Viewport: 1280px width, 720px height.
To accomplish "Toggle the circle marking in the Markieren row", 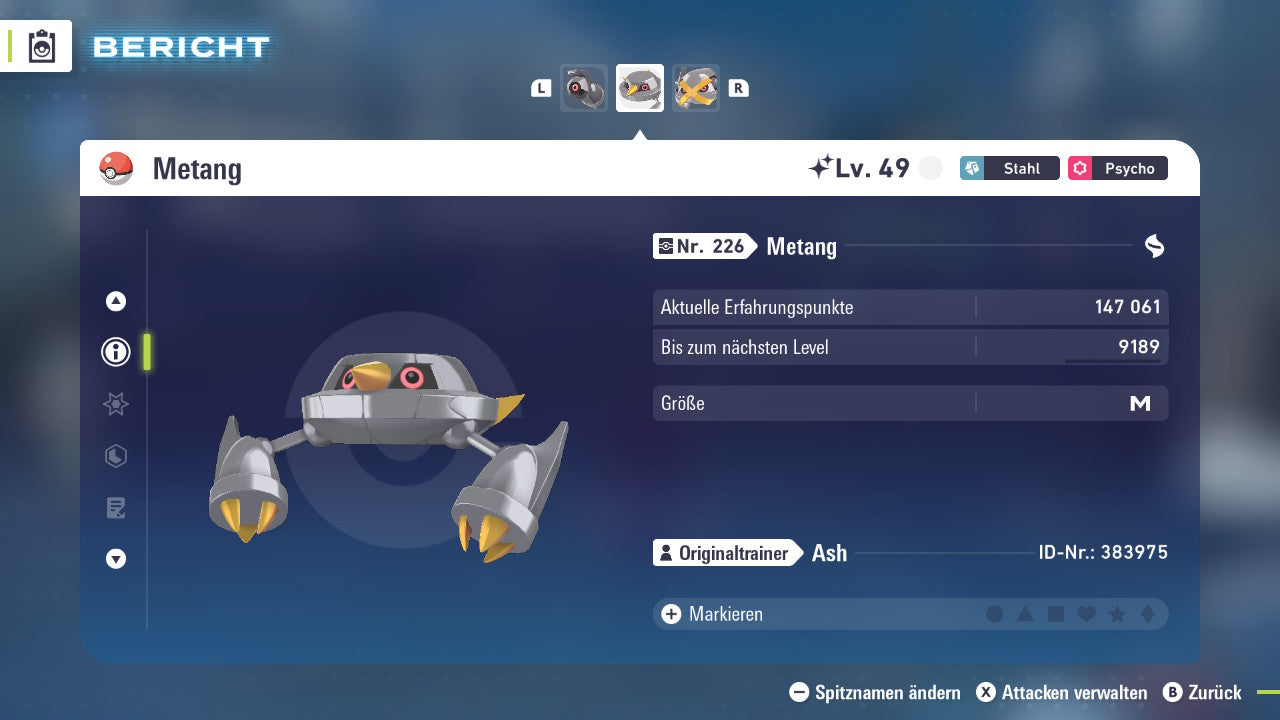I will [996, 614].
